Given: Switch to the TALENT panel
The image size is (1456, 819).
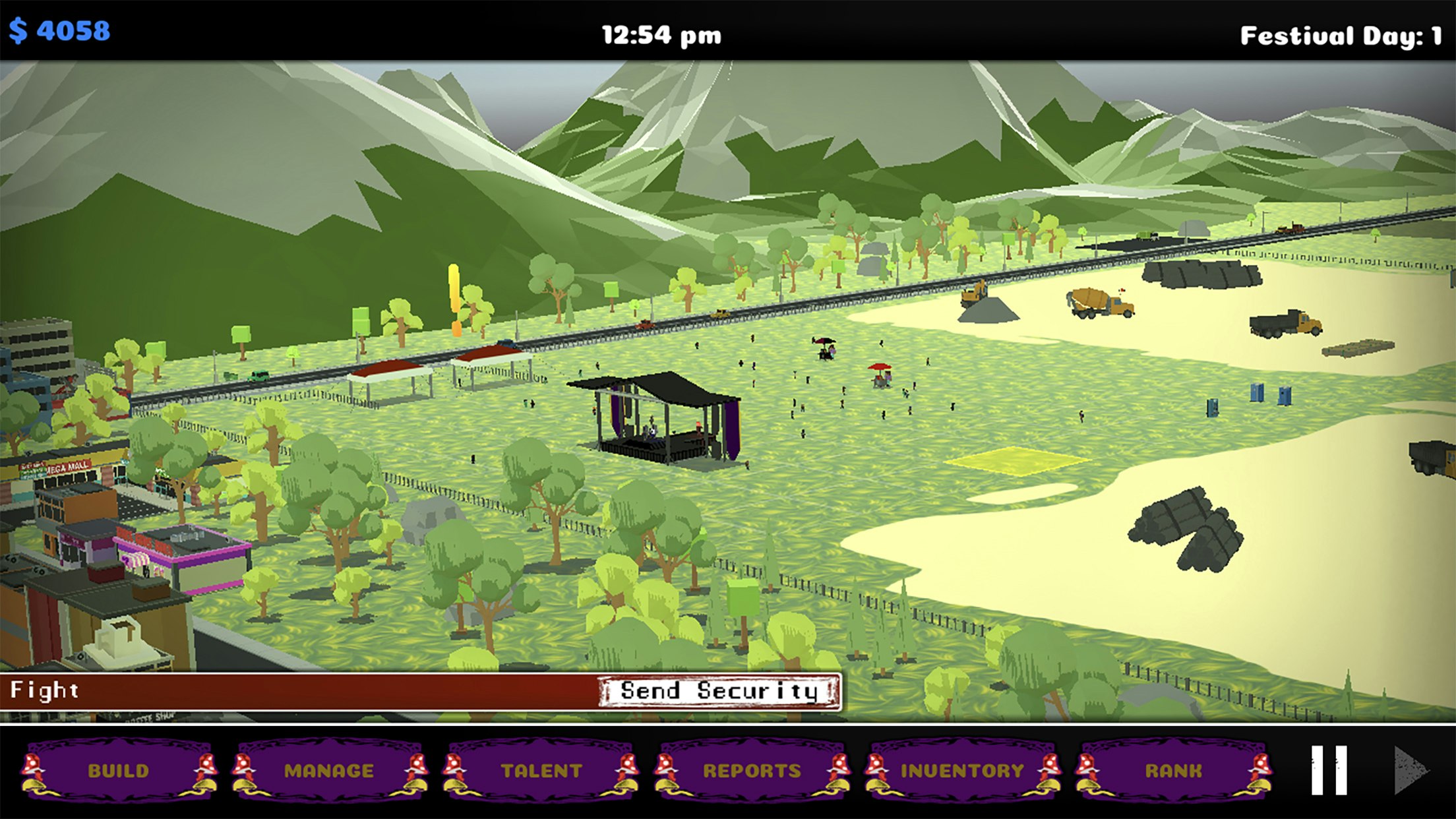Looking at the screenshot, I should (x=541, y=769).
